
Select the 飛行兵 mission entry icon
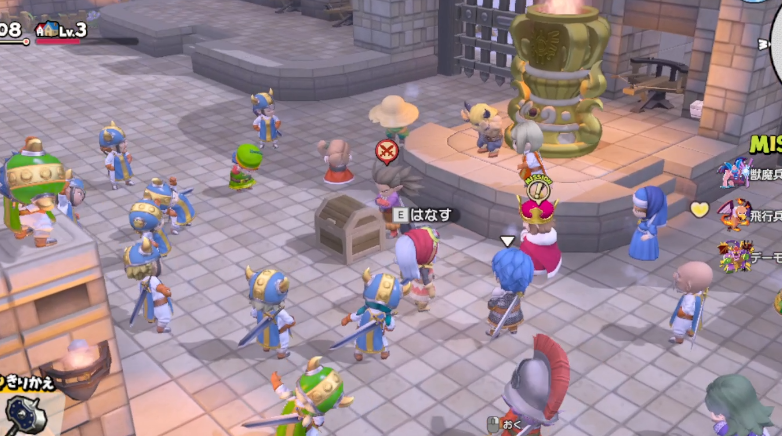click(737, 213)
